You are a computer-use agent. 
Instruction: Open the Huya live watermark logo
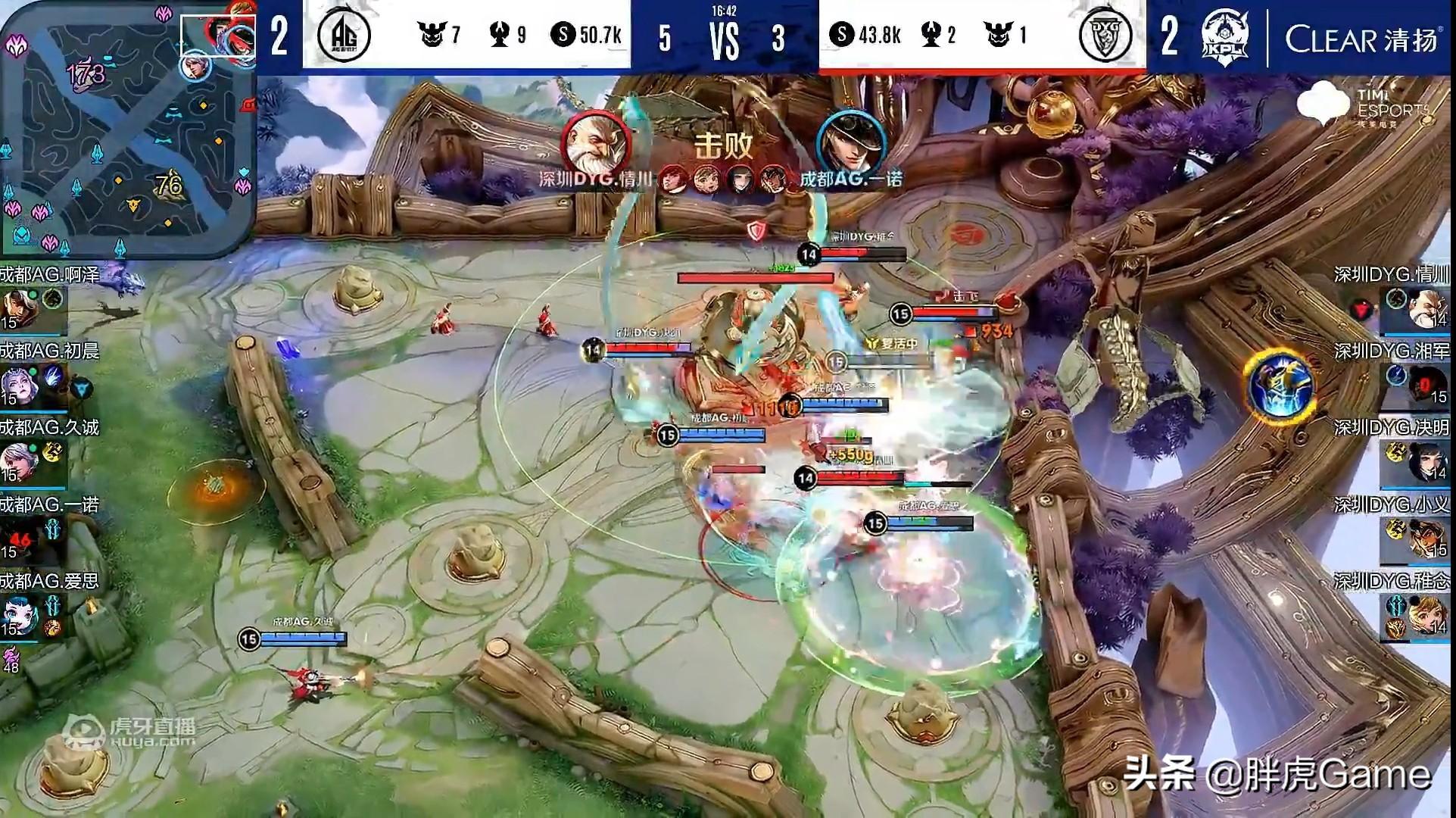point(129,732)
